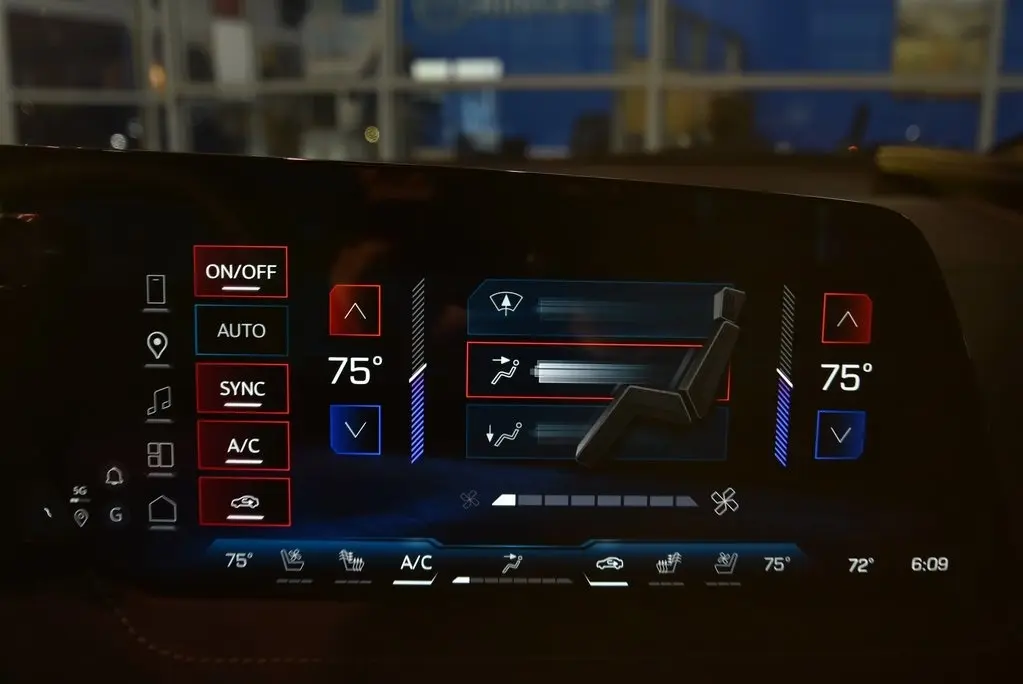
Task: Toggle A/C in the bottom climate bar
Action: click(416, 563)
